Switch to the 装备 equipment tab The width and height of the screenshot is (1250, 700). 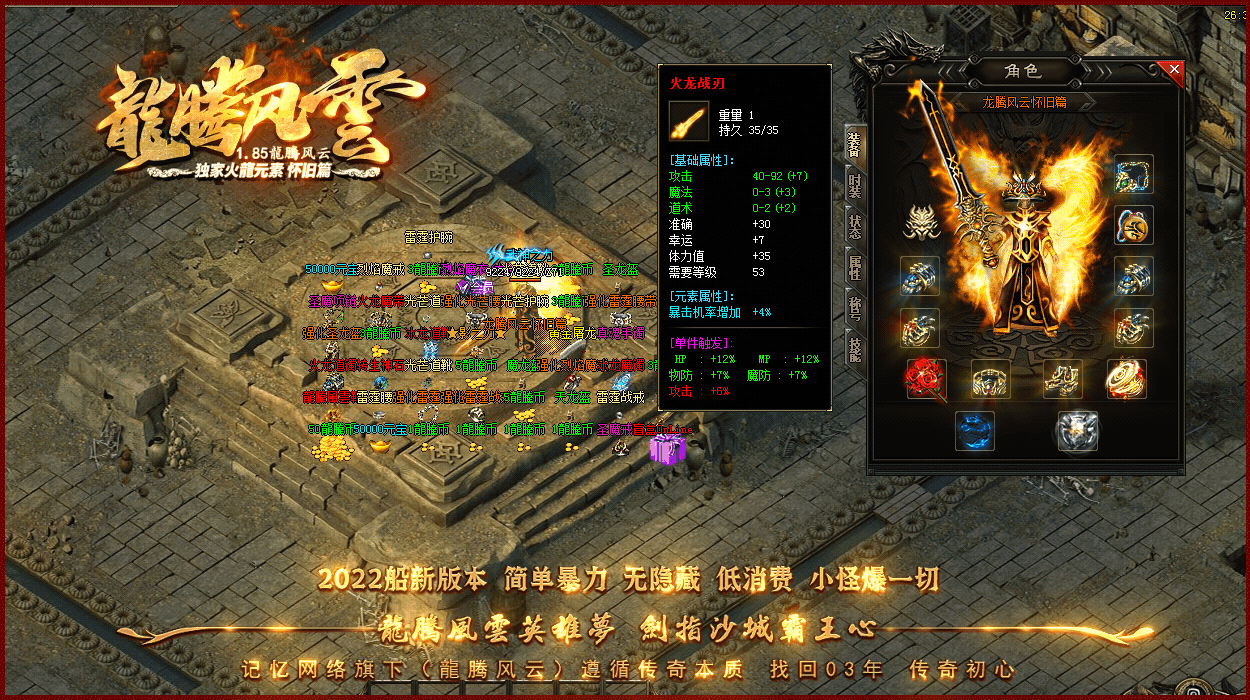855,144
